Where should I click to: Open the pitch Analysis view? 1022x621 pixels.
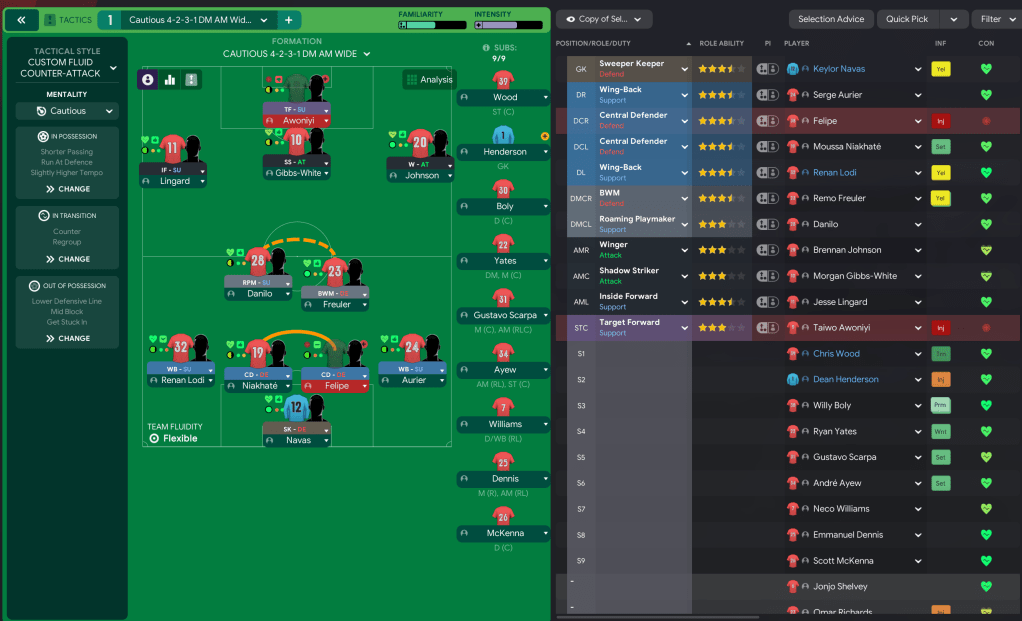[x=429, y=80]
